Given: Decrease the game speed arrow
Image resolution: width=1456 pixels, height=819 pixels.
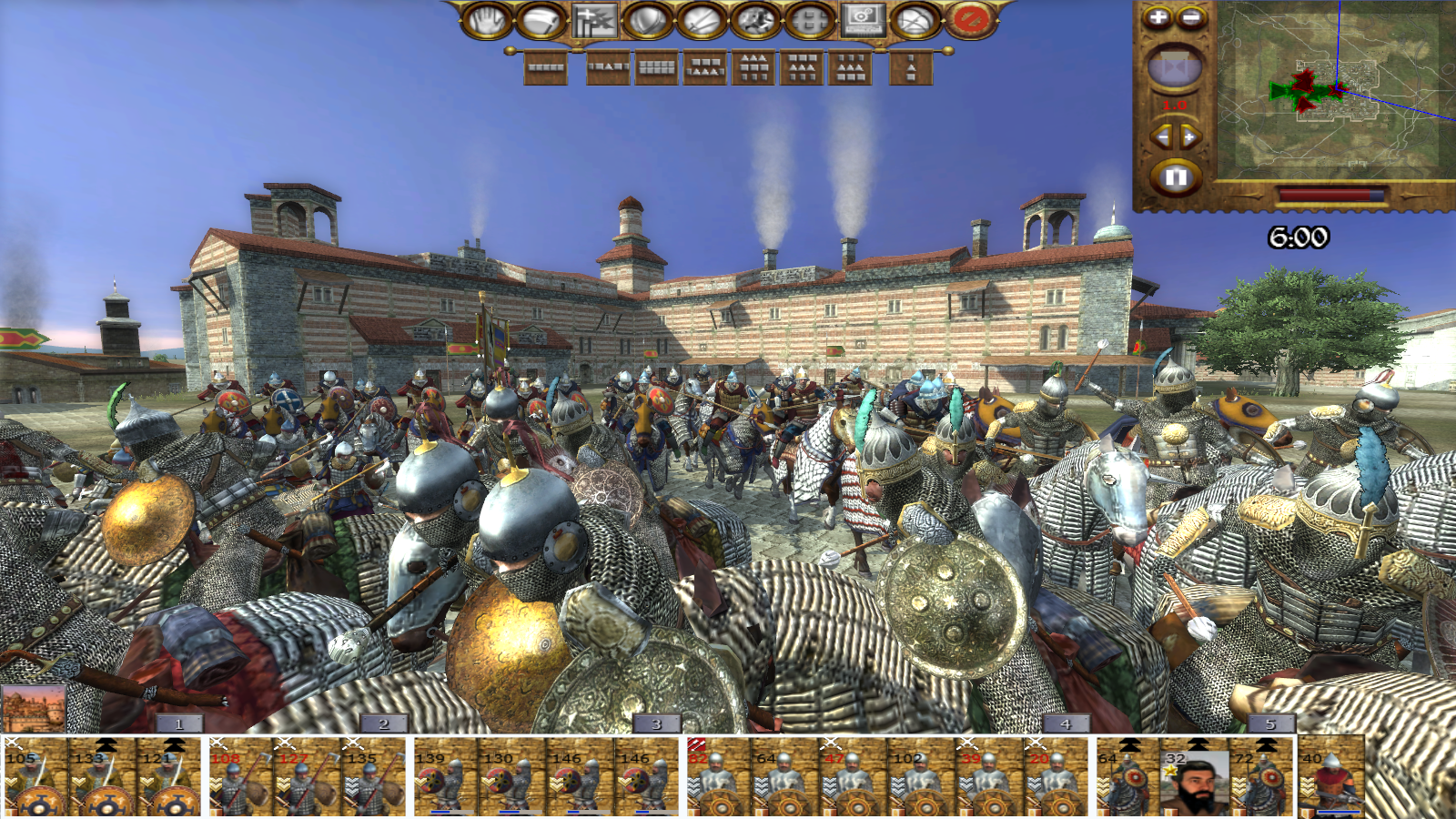Looking at the screenshot, I should (1161, 136).
